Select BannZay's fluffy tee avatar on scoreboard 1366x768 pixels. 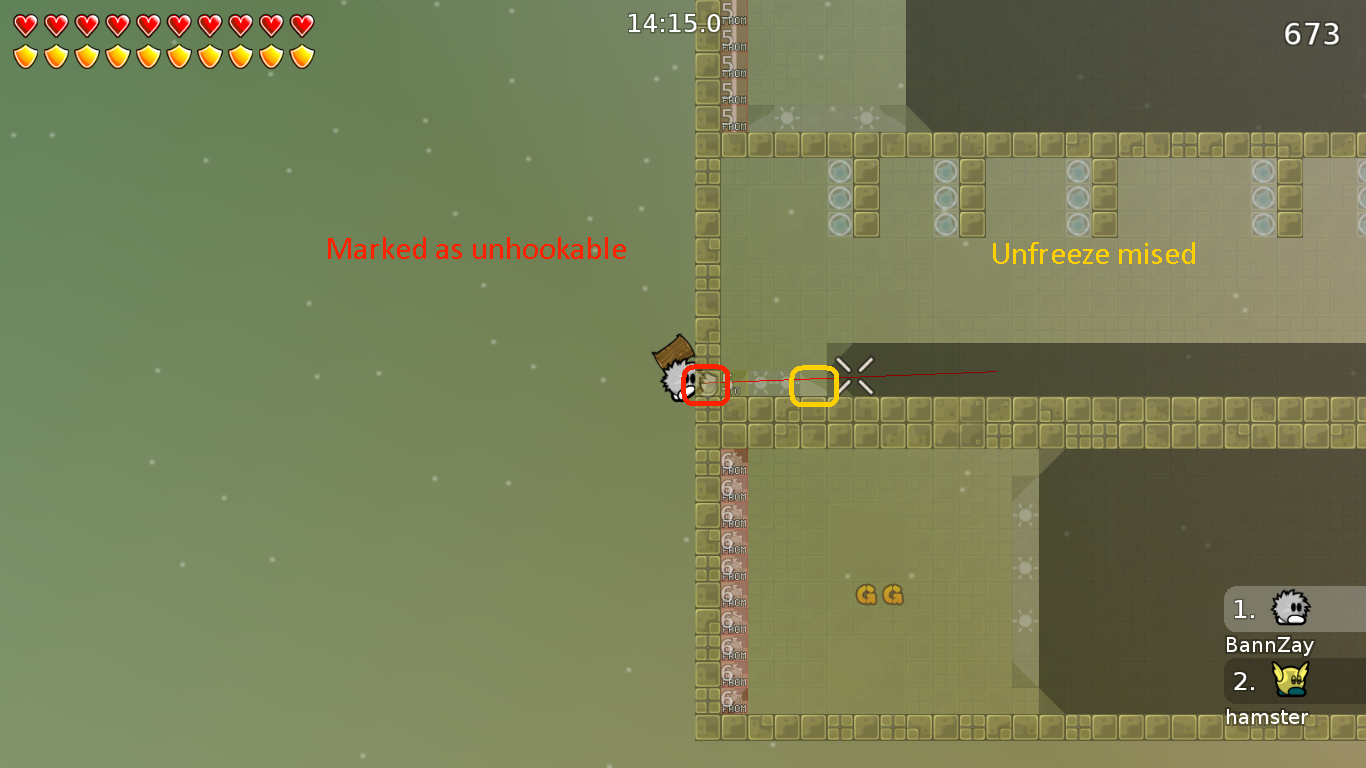1292,608
